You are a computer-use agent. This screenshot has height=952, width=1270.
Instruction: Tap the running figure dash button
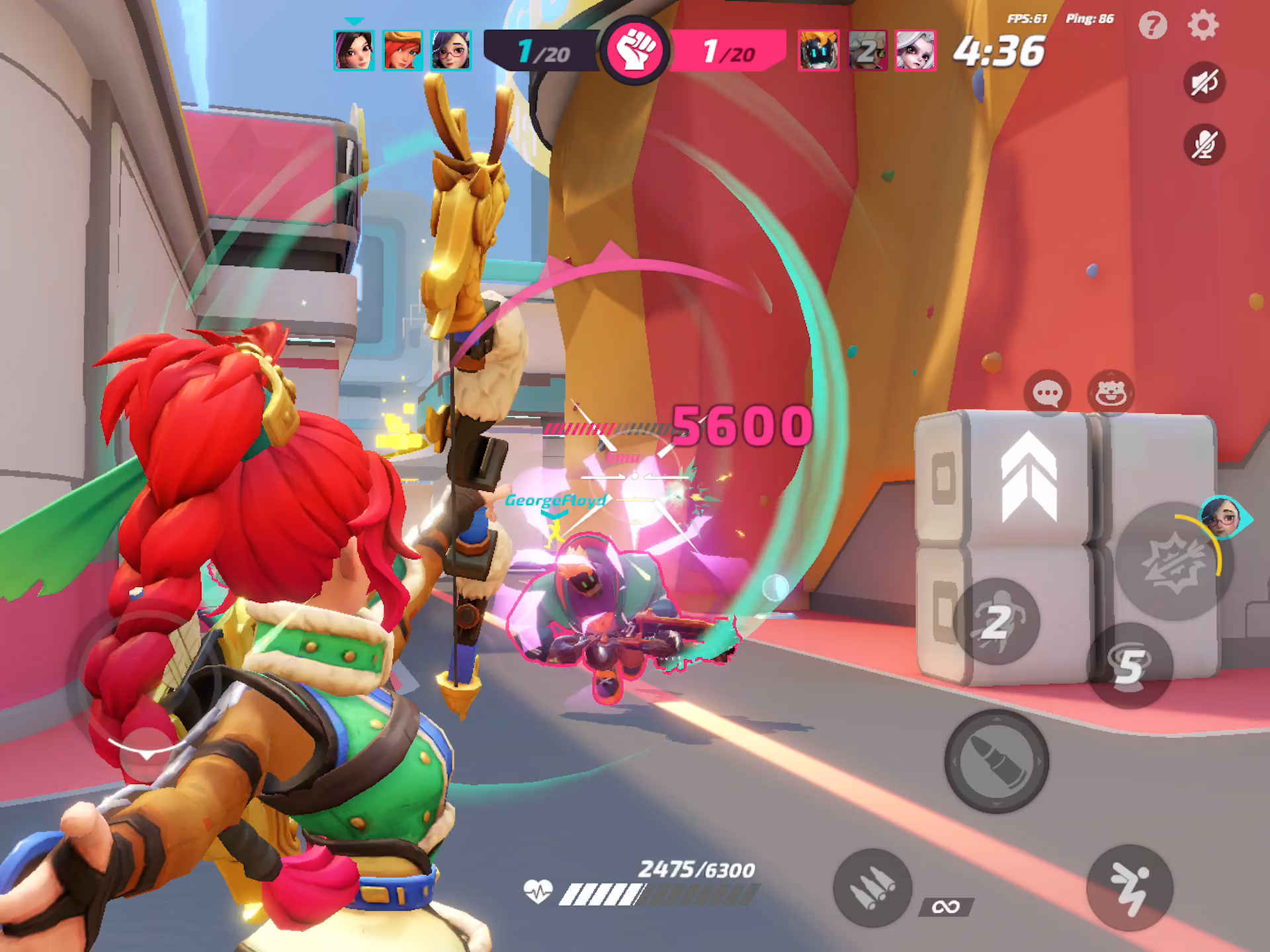[1129, 888]
